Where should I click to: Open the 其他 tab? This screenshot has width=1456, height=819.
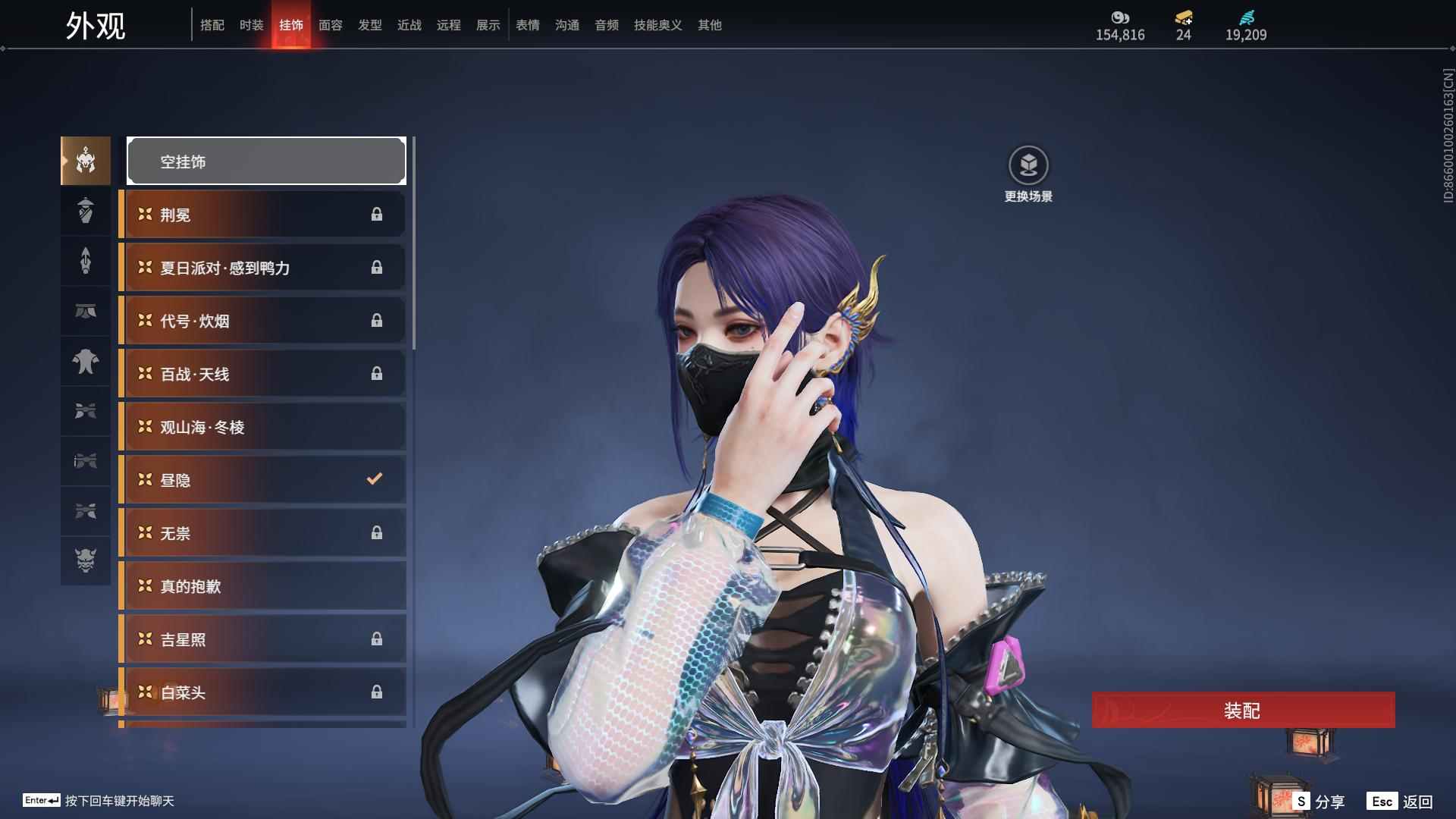pos(709,25)
